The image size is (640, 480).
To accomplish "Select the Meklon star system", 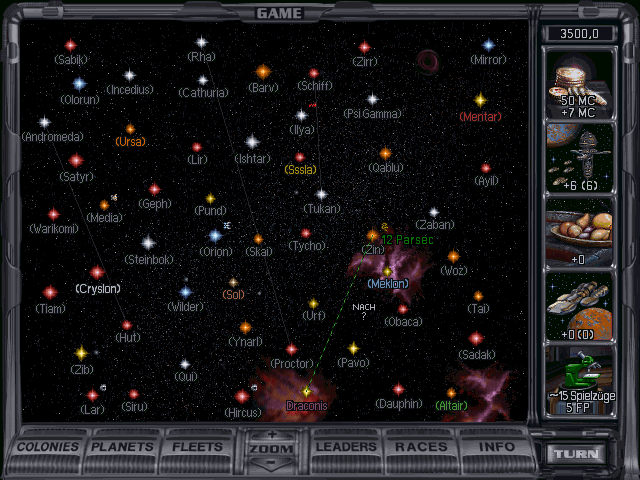I will [x=387, y=270].
